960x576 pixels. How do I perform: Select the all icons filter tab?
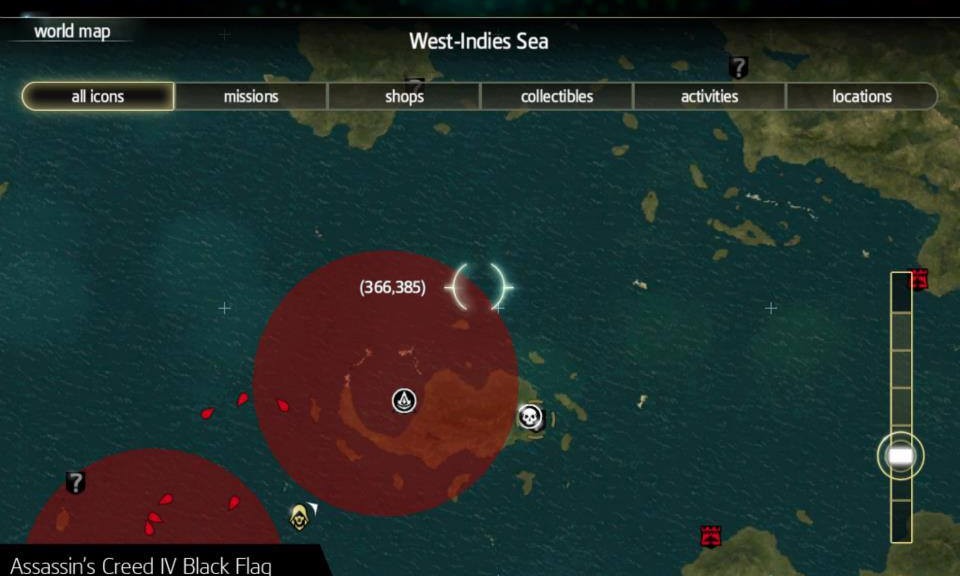98,97
